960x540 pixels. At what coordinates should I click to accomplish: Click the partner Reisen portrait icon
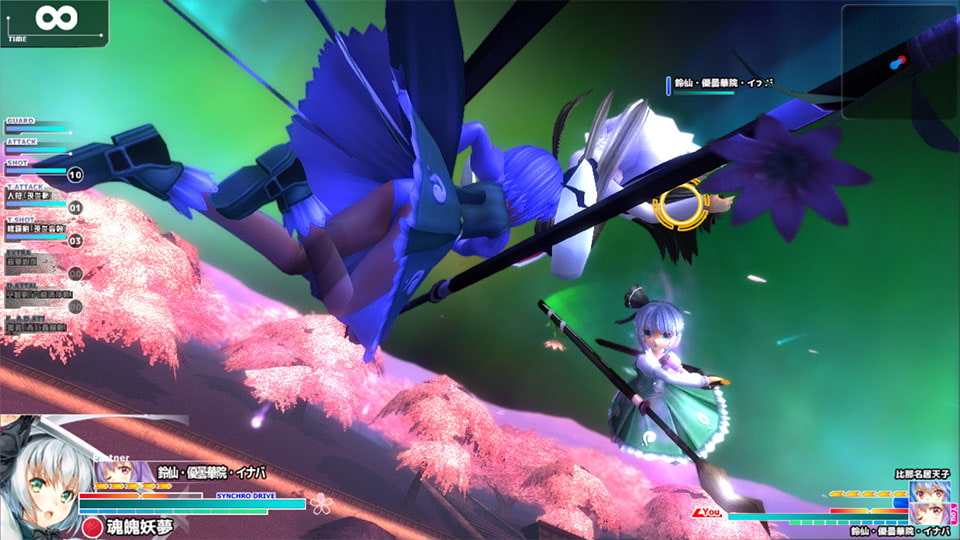111,472
